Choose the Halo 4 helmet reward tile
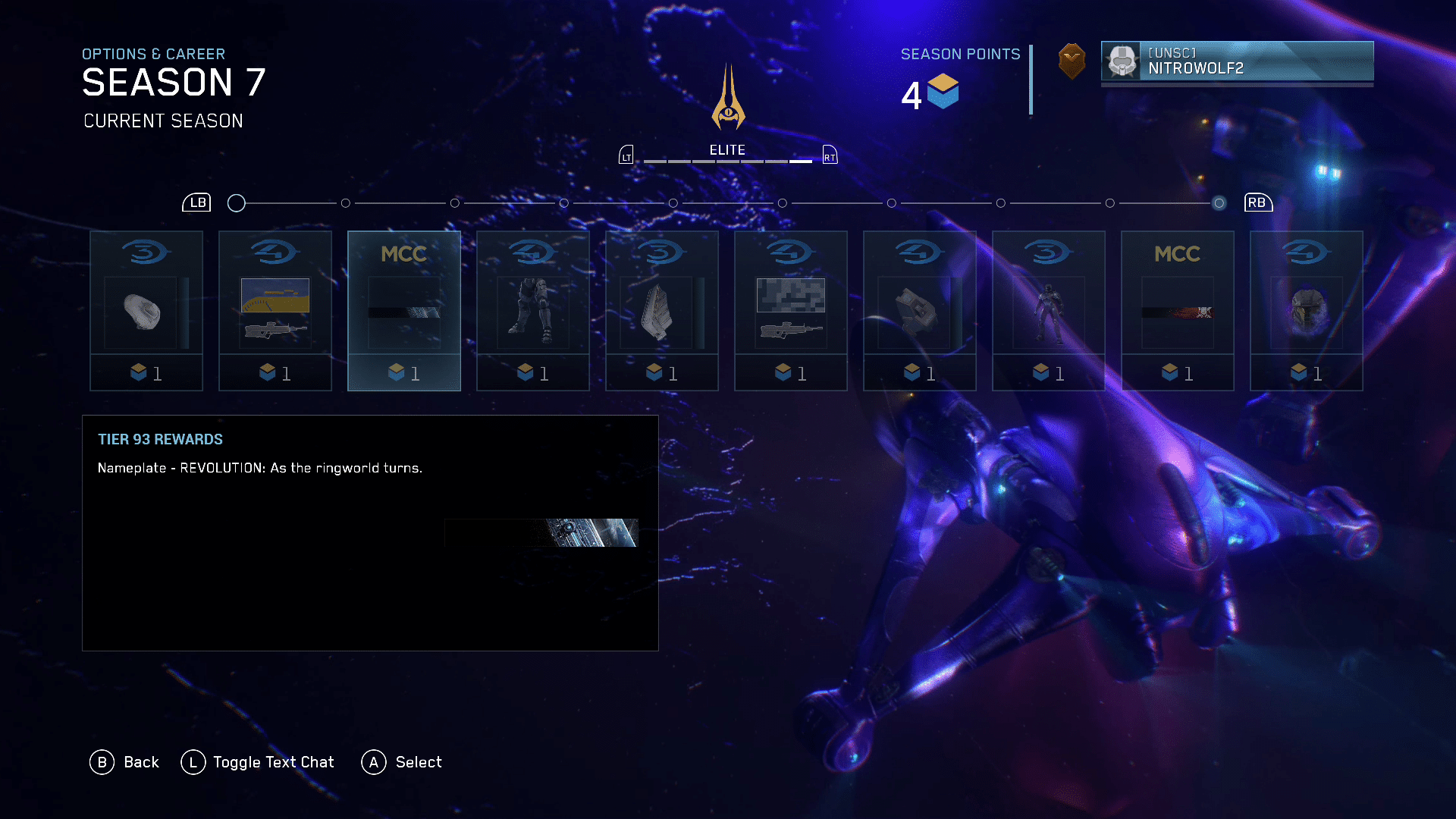This screenshot has width=1456, height=819. click(1307, 311)
